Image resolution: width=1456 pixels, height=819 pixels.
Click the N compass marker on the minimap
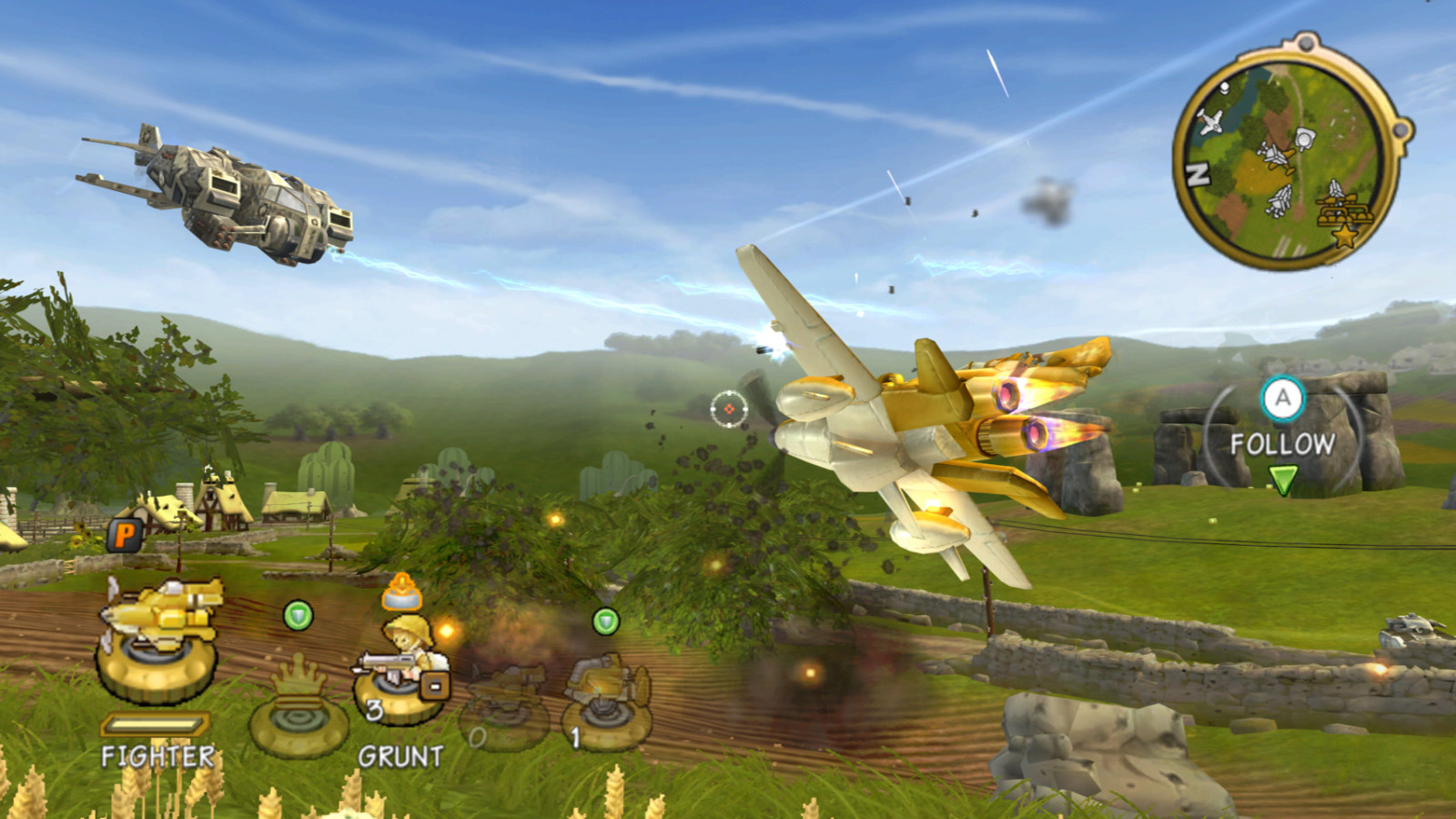1197,172
